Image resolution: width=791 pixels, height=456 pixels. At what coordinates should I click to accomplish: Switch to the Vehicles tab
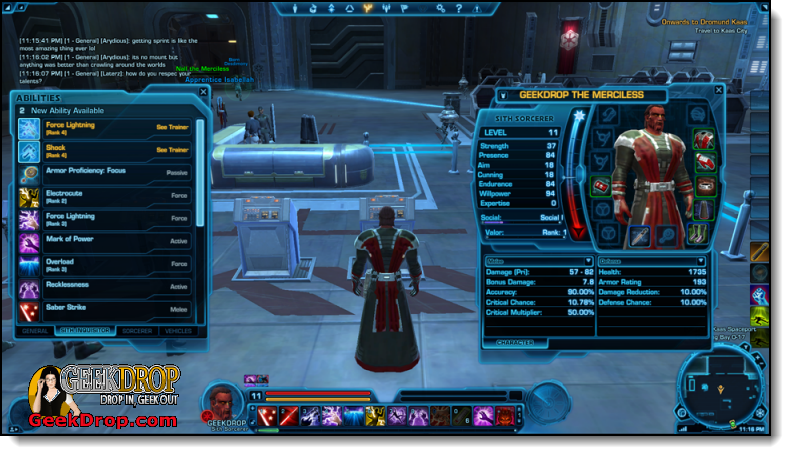178,330
